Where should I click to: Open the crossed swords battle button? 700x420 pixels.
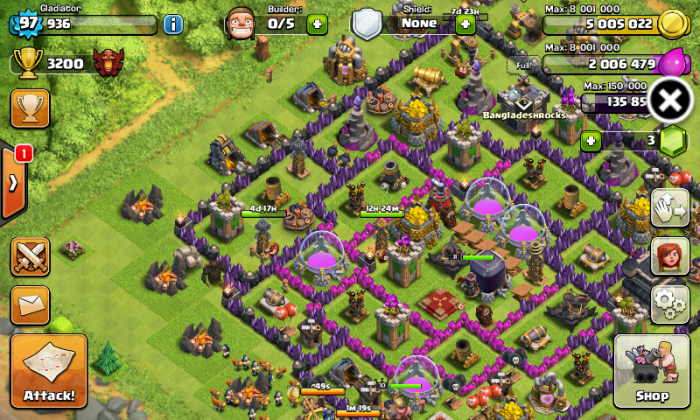30,257
